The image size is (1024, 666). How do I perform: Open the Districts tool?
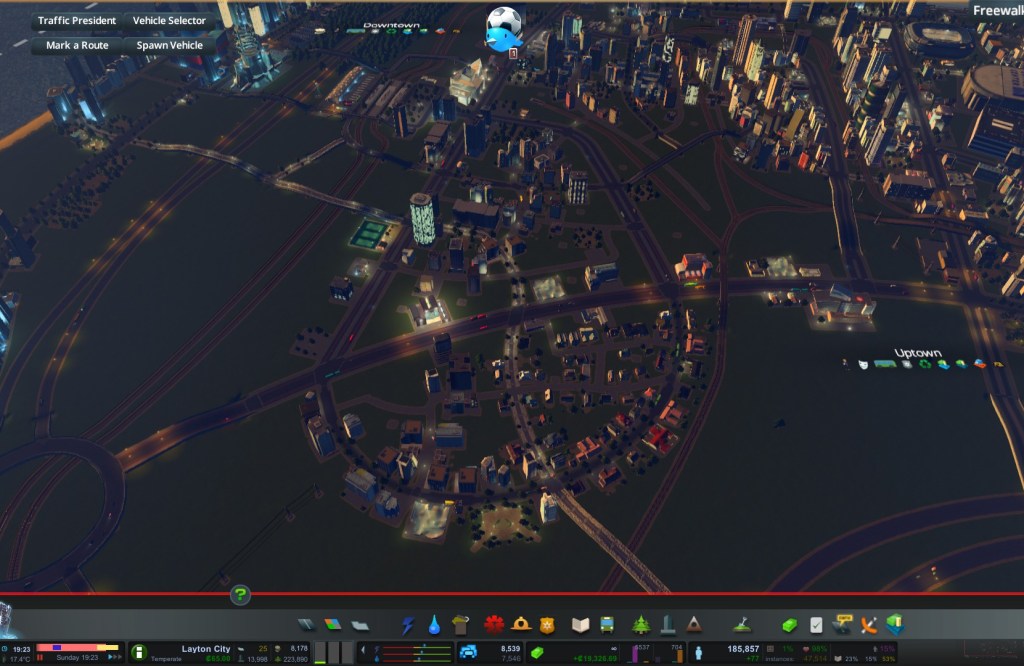tap(360, 625)
